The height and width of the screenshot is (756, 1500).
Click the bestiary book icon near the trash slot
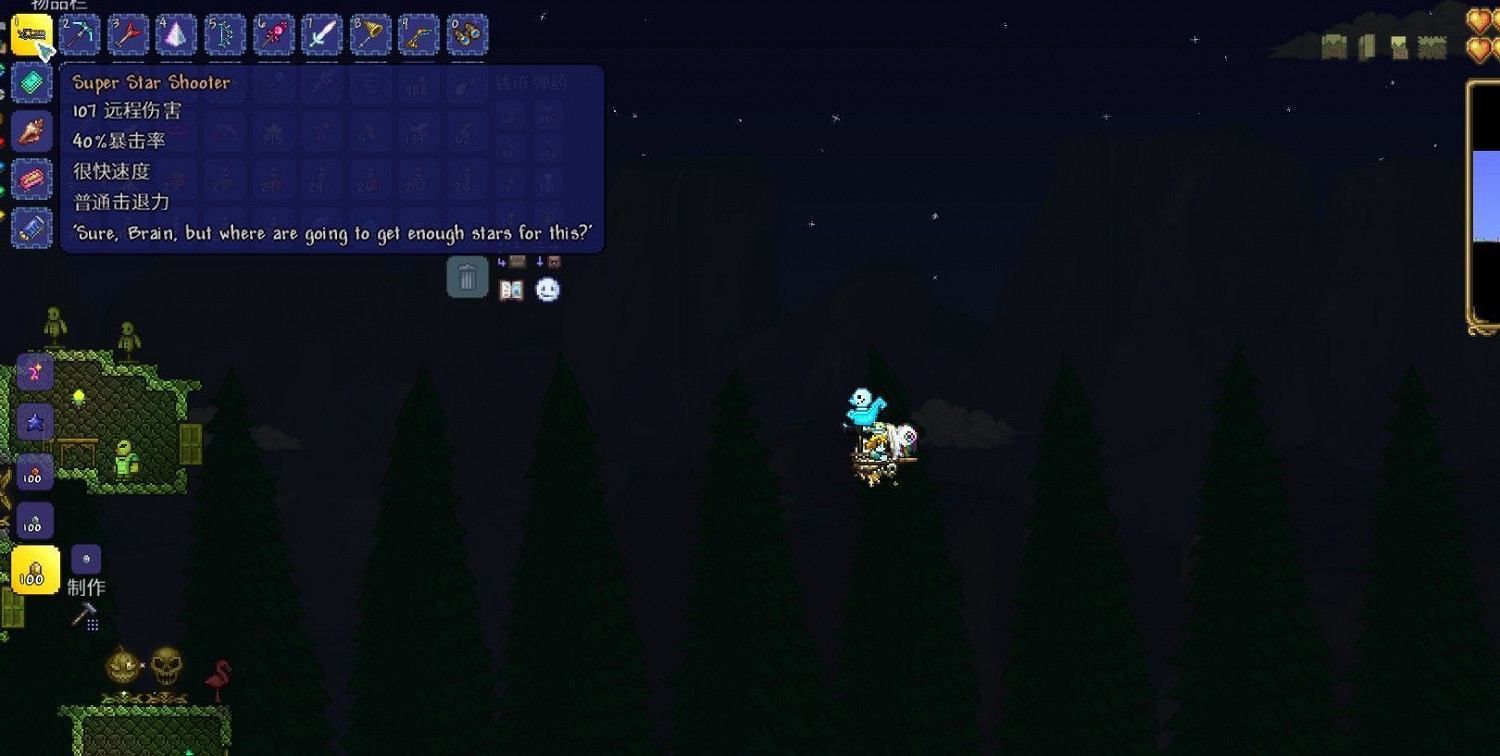[x=511, y=289]
